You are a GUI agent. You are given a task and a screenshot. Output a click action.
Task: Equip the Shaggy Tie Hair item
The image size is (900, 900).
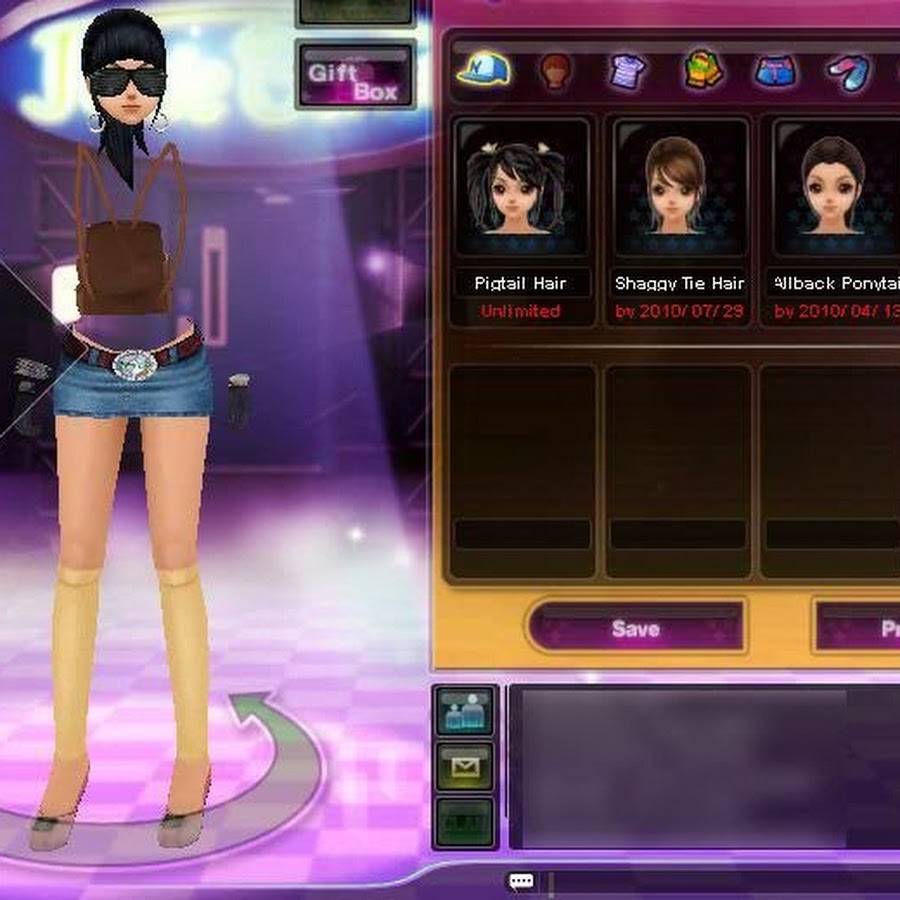(680, 190)
